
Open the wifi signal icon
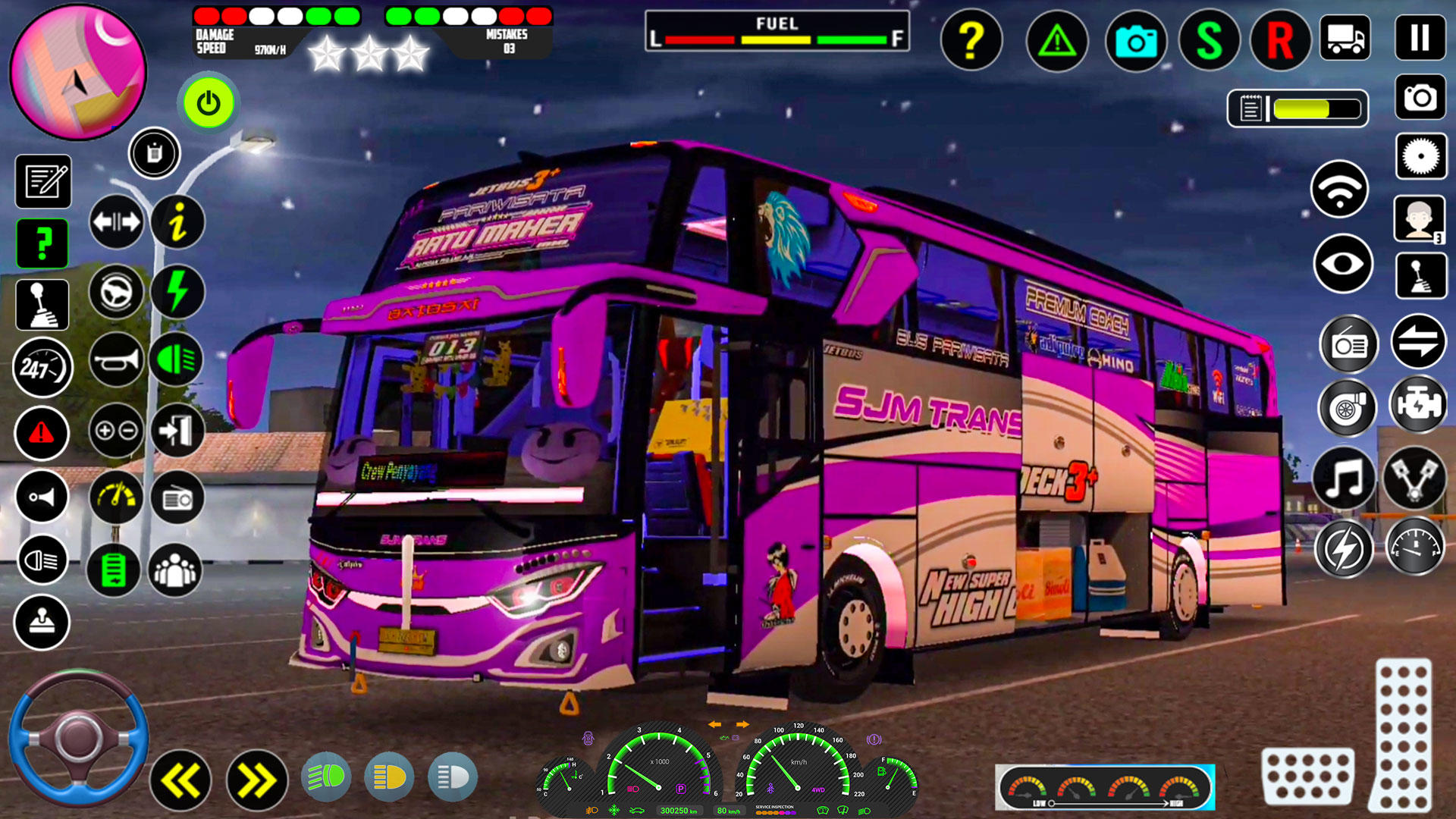[1339, 188]
